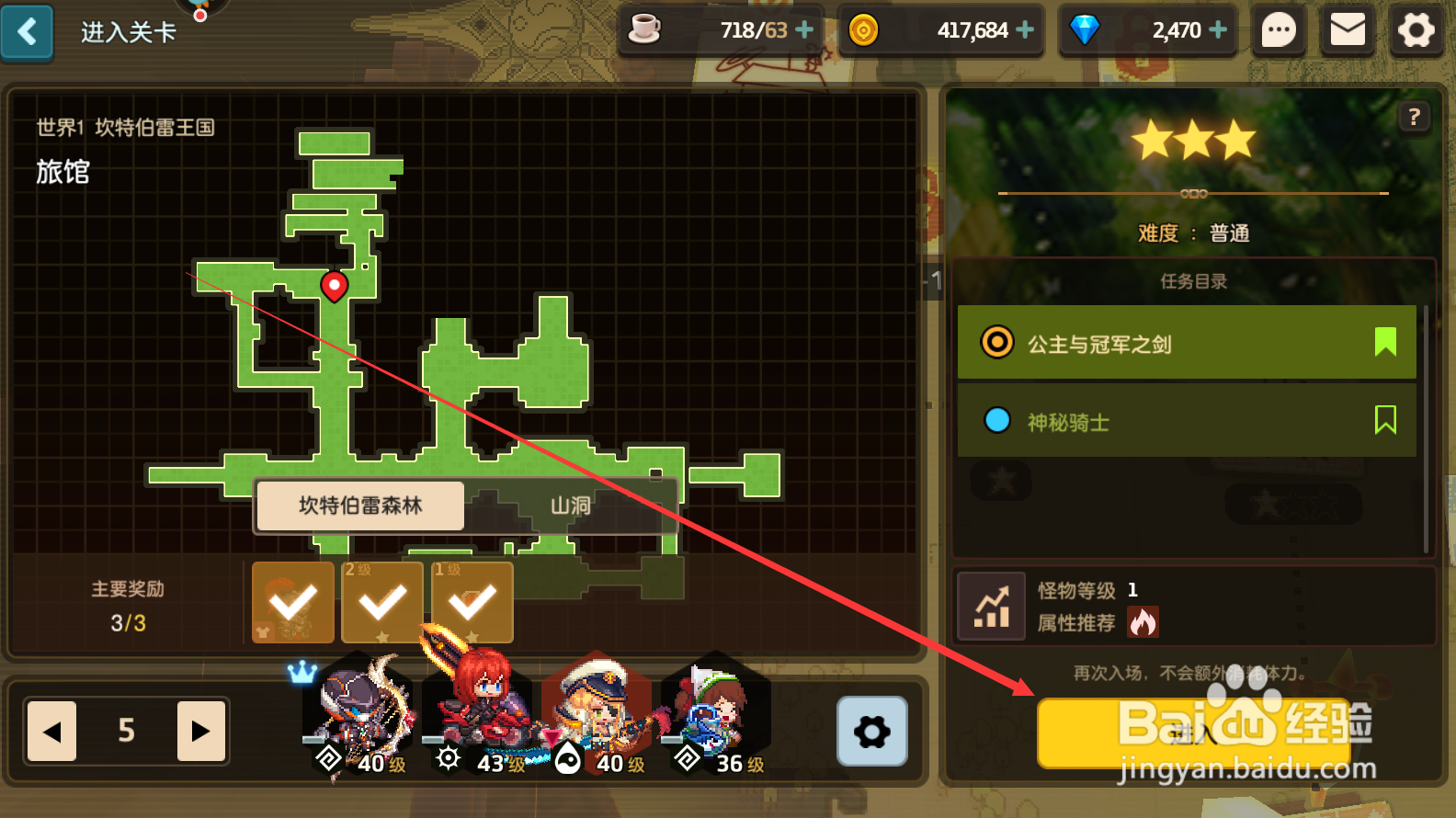Bookmark the 神秘骑士 quest

coord(1384,420)
